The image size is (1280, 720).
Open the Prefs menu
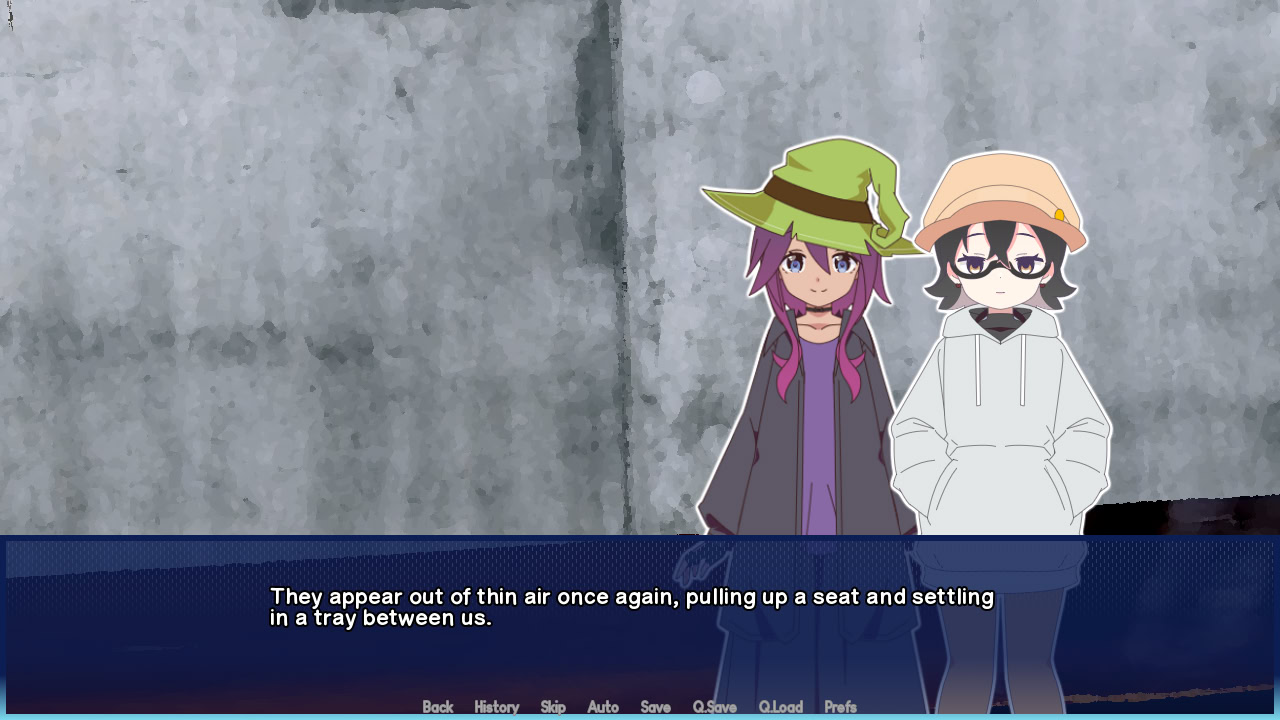point(840,707)
